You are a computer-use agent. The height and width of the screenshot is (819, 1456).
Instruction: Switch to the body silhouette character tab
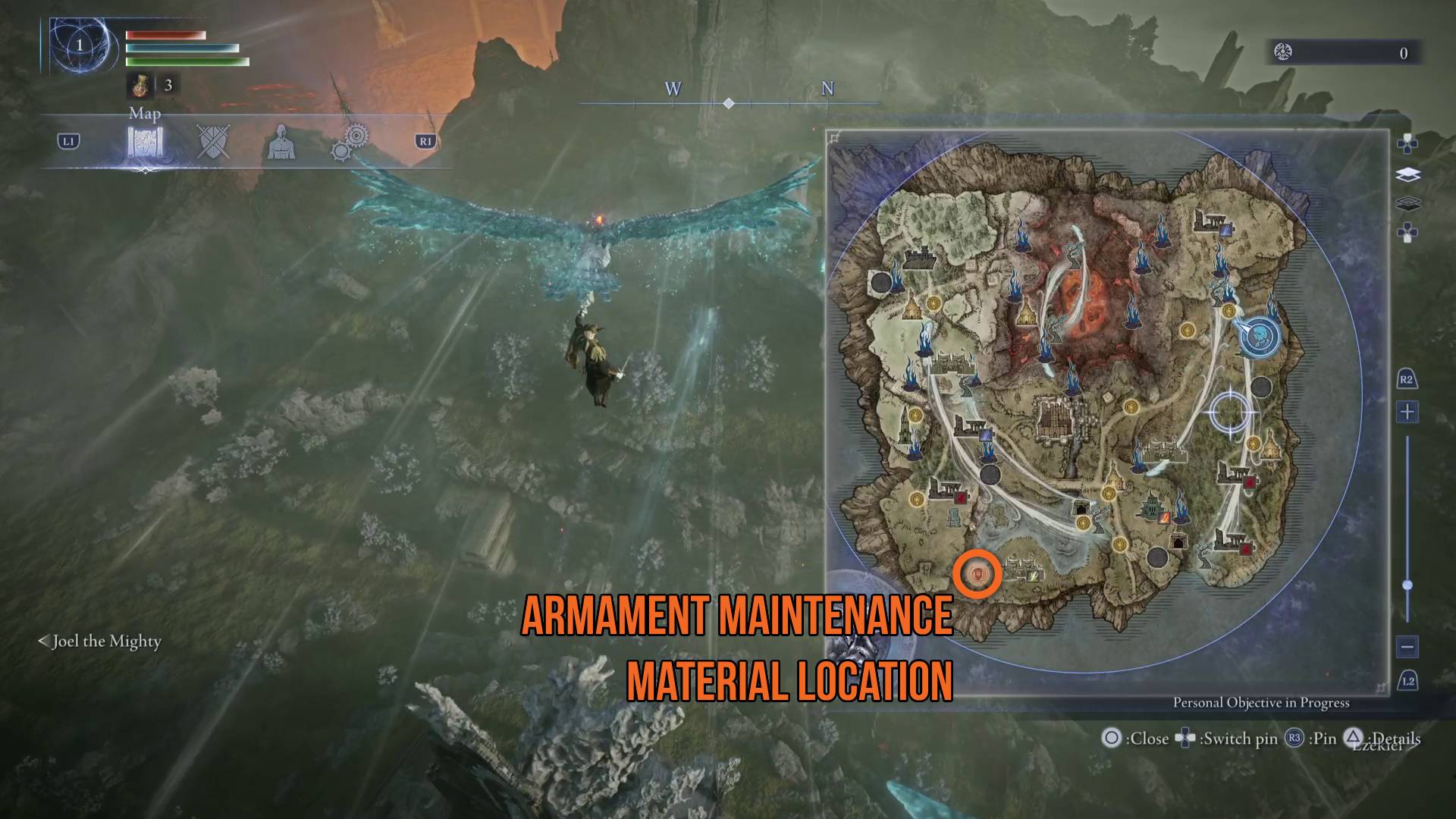281,143
